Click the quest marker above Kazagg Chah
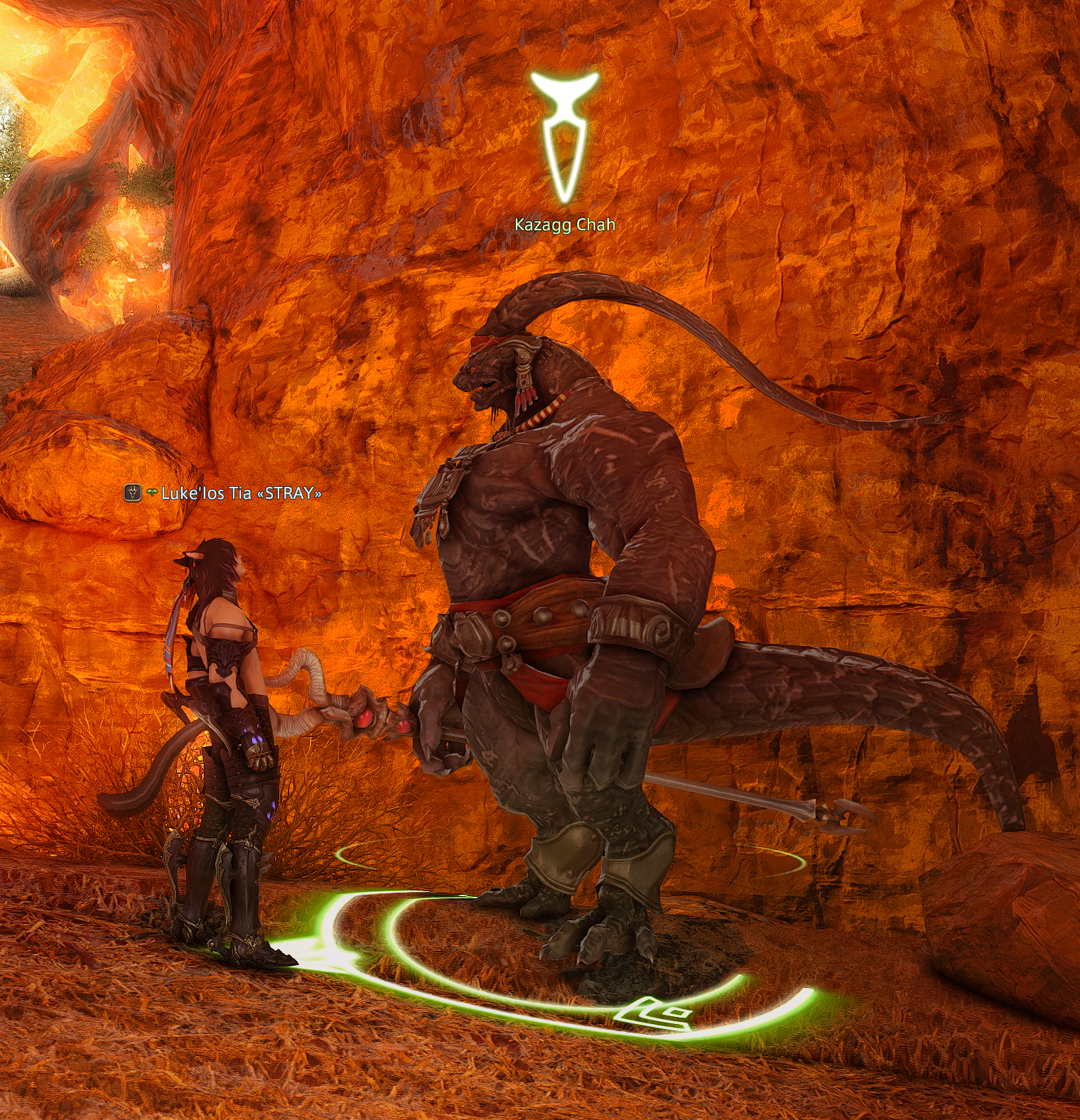 tap(564, 135)
